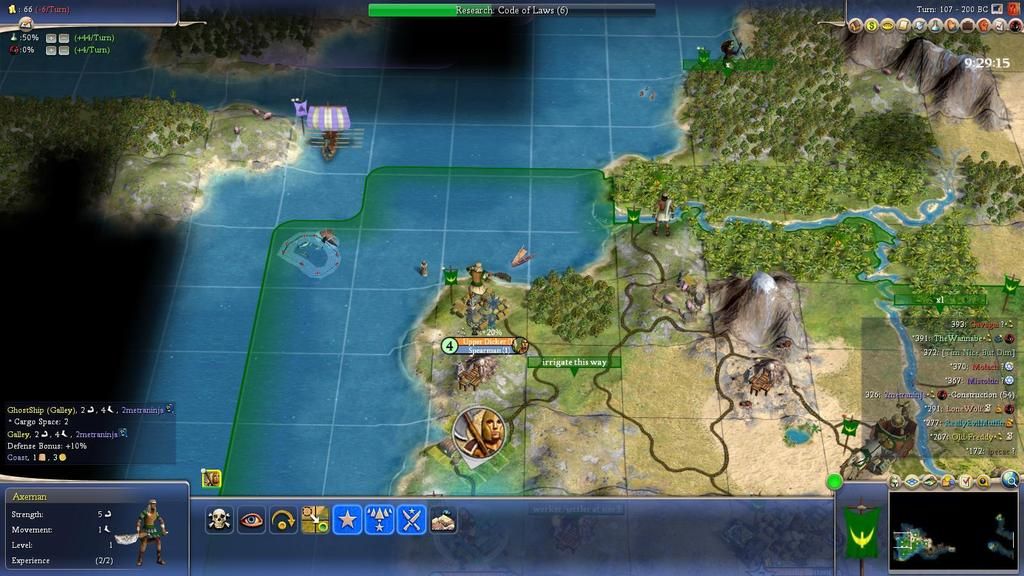
Task: Set the unit to sentry with the eye icon
Action: click(x=251, y=520)
